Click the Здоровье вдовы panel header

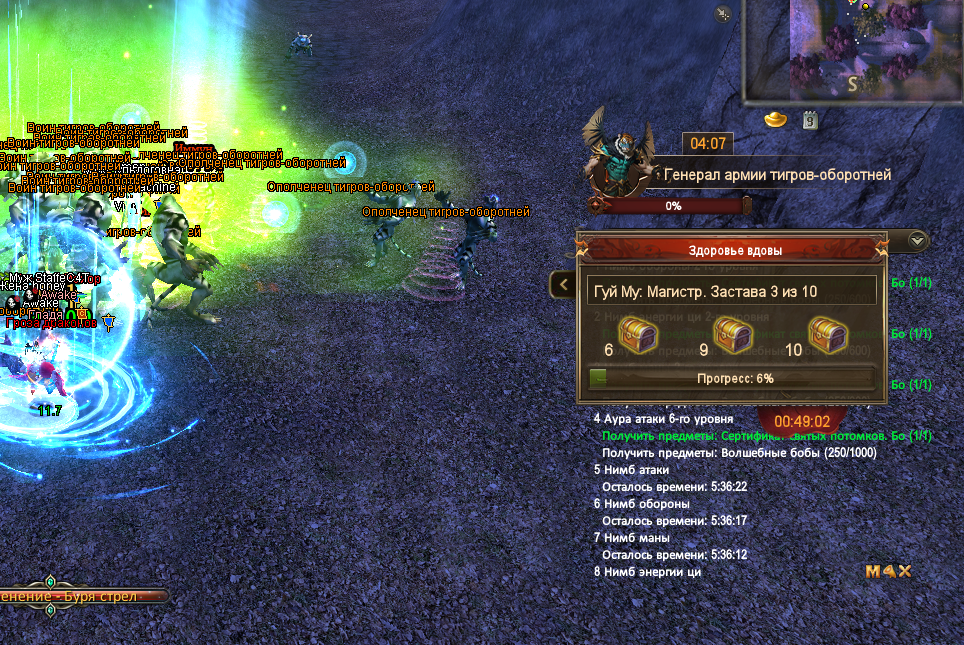coord(735,250)
